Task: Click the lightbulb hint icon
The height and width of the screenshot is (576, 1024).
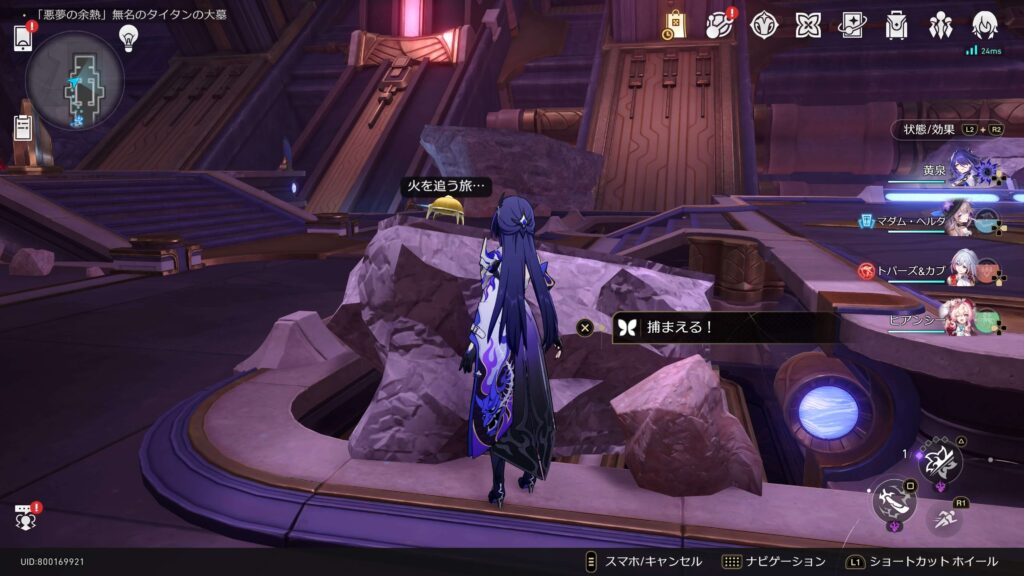Action: click(x=128, y=37)
